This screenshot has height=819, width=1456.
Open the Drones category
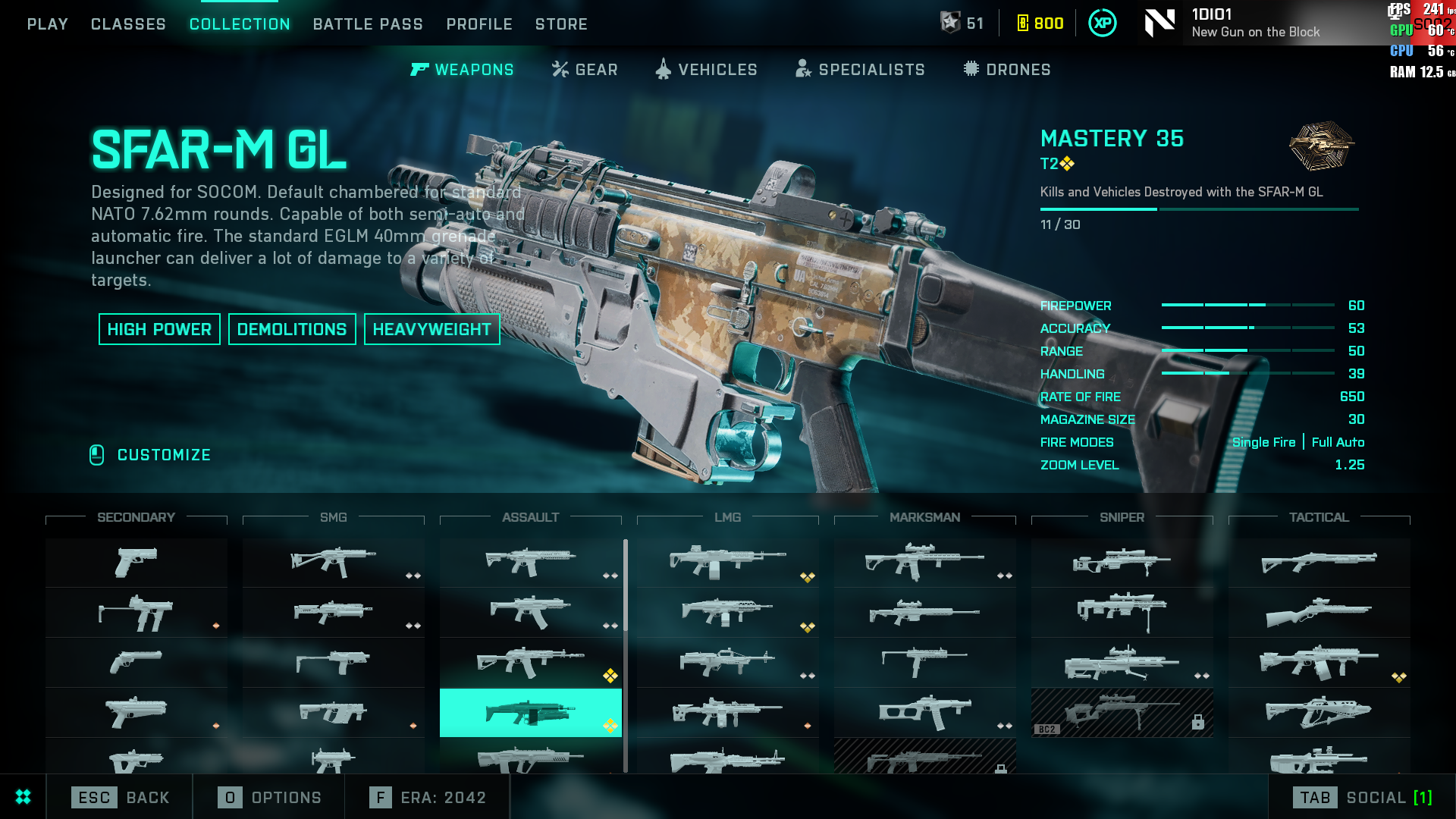(x=1007, y=70)
